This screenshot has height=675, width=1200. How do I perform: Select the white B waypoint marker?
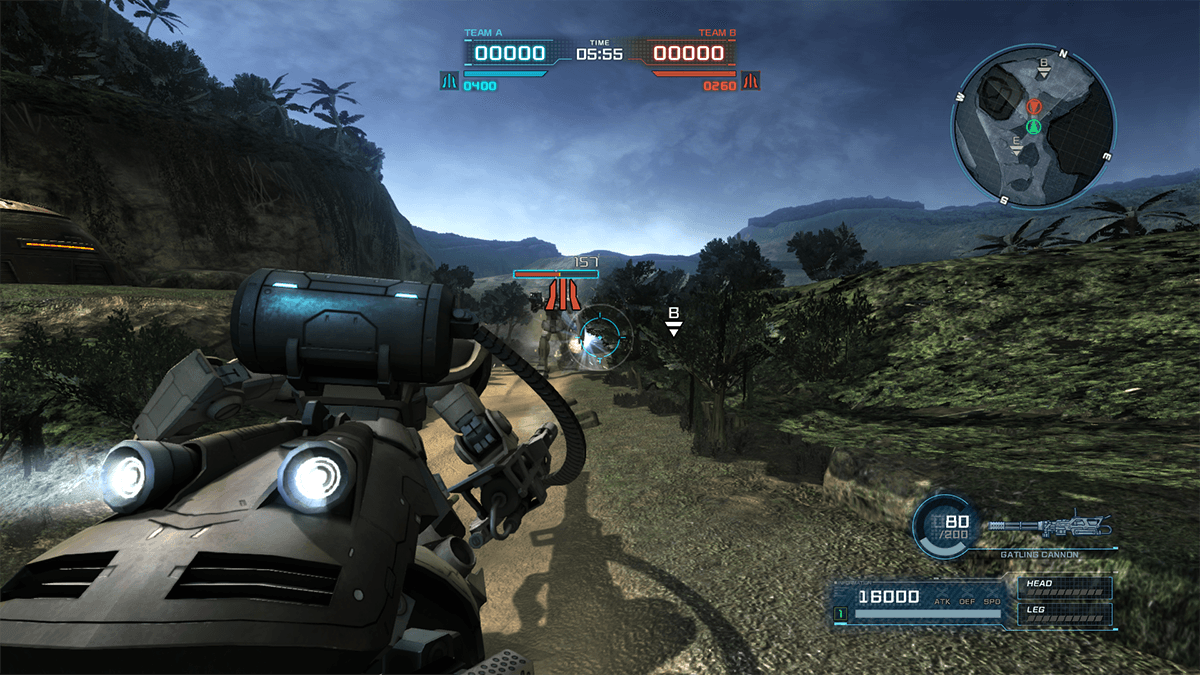pyautogui.click(x=674, y=320)
